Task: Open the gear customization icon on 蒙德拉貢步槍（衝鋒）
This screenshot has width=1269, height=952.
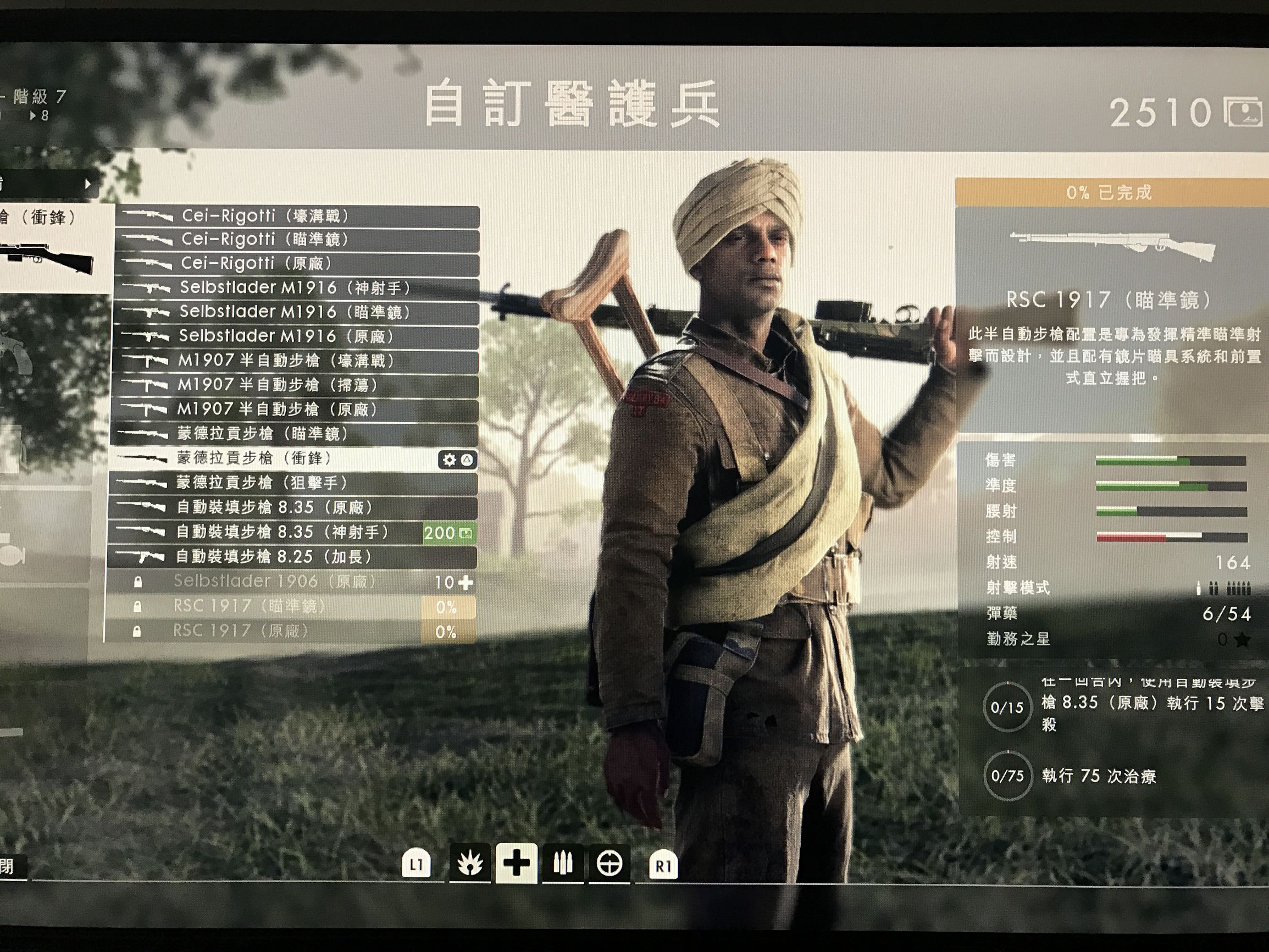Action: coord(451,460)
